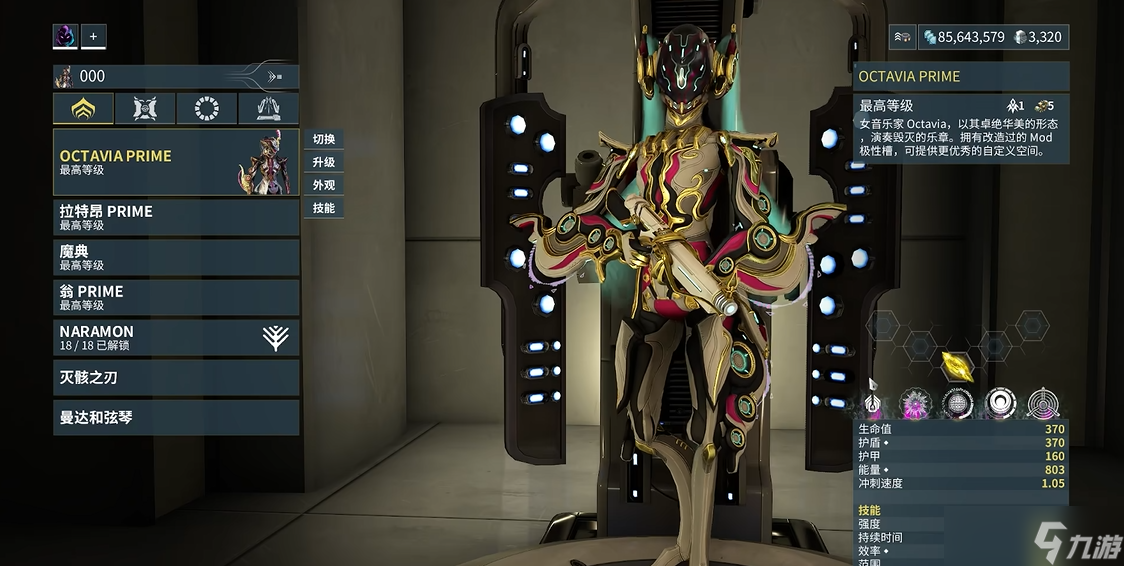Viewport: 1124px width, 566px height.
Task: Open the 曼达和弦琴 equipment row
Action: click(176, 417)
